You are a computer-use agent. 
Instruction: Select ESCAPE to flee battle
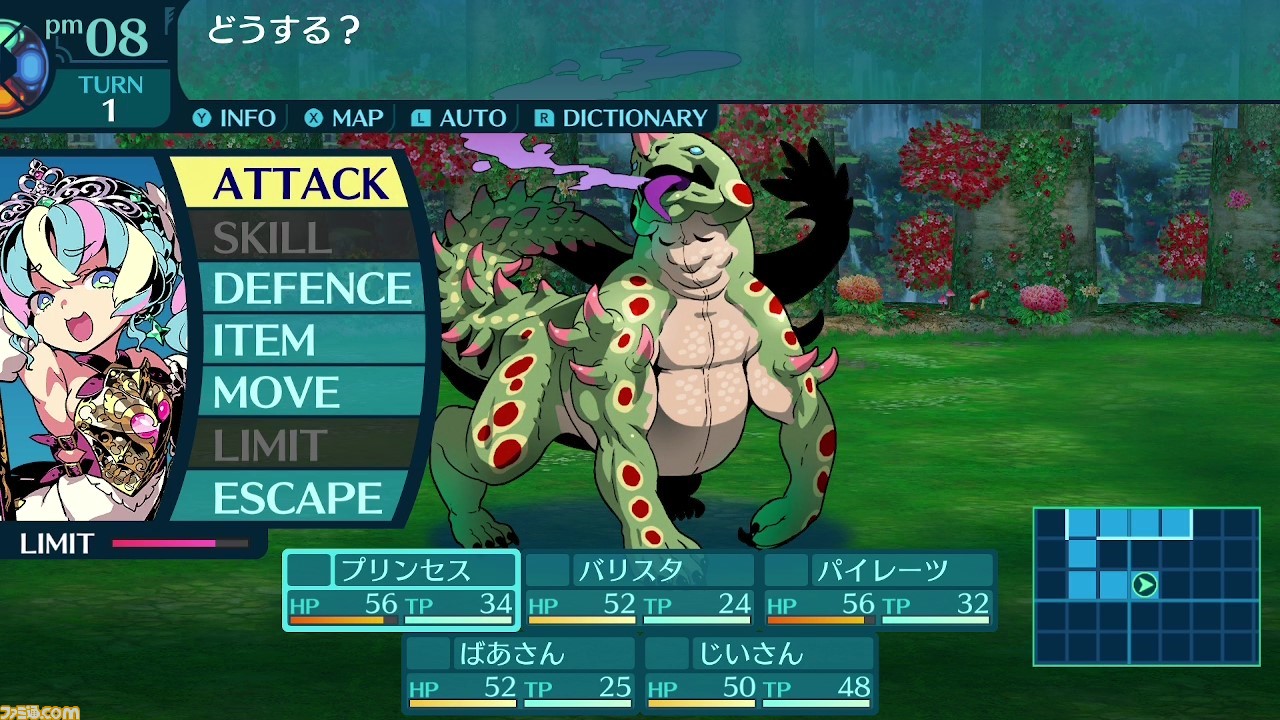[298, 498]
